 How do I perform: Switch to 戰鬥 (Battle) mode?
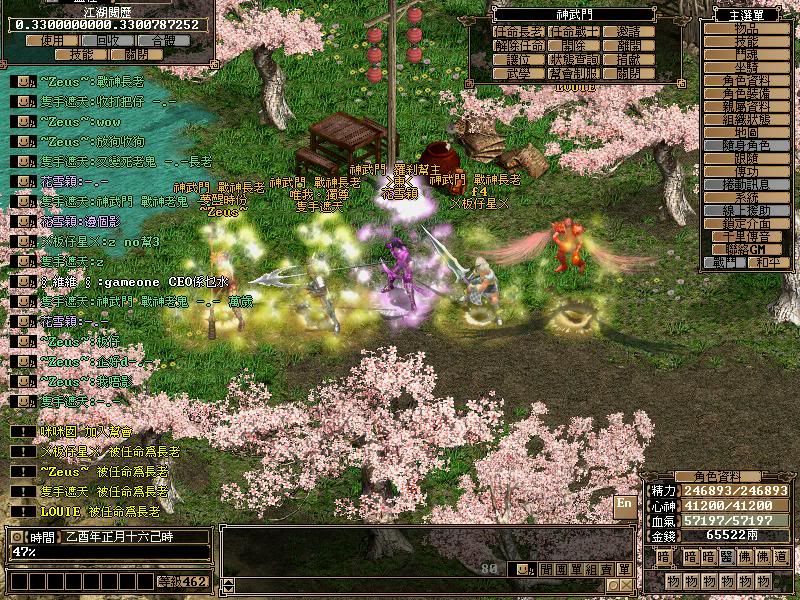725,262
